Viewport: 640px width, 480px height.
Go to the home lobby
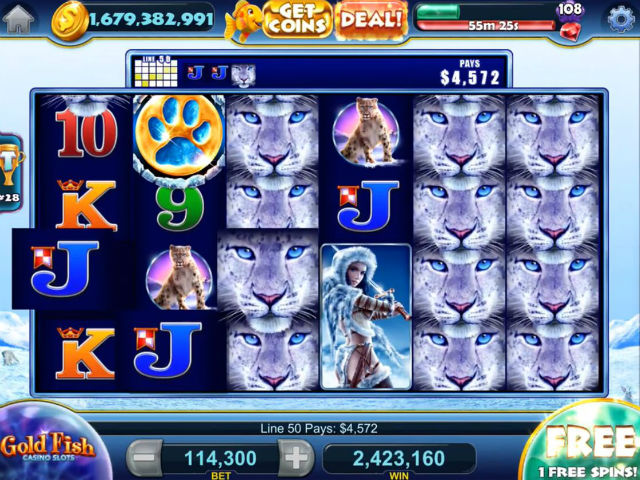pos(18,19)
